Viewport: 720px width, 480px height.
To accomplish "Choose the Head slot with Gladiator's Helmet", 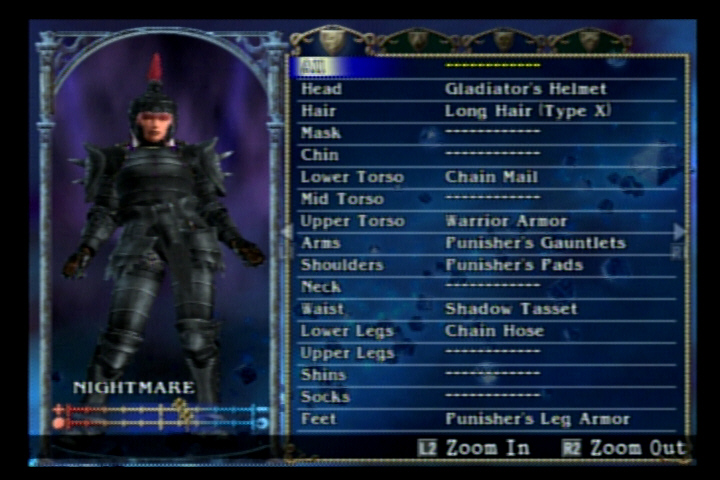I will click(488, 89).
